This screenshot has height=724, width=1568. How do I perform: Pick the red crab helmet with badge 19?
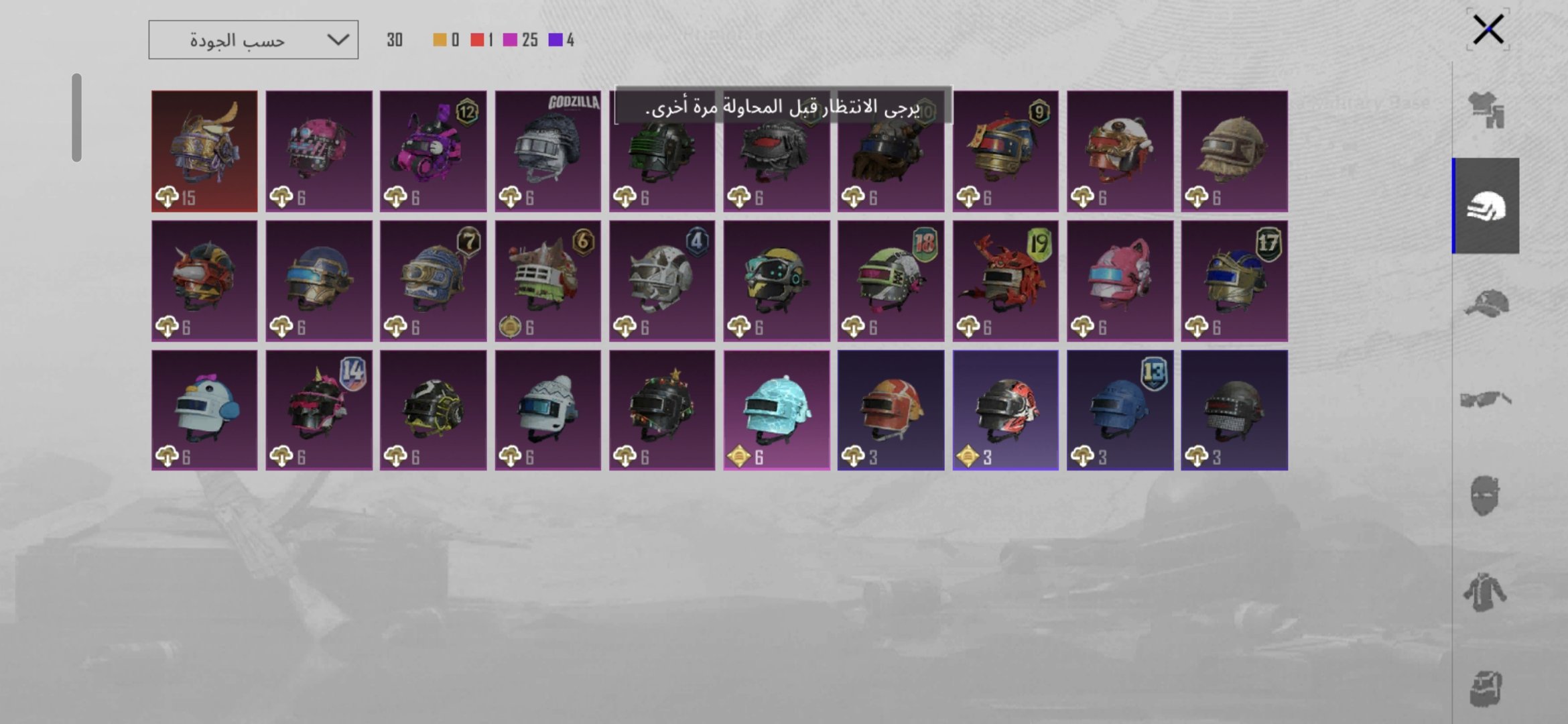[1005, 281]
